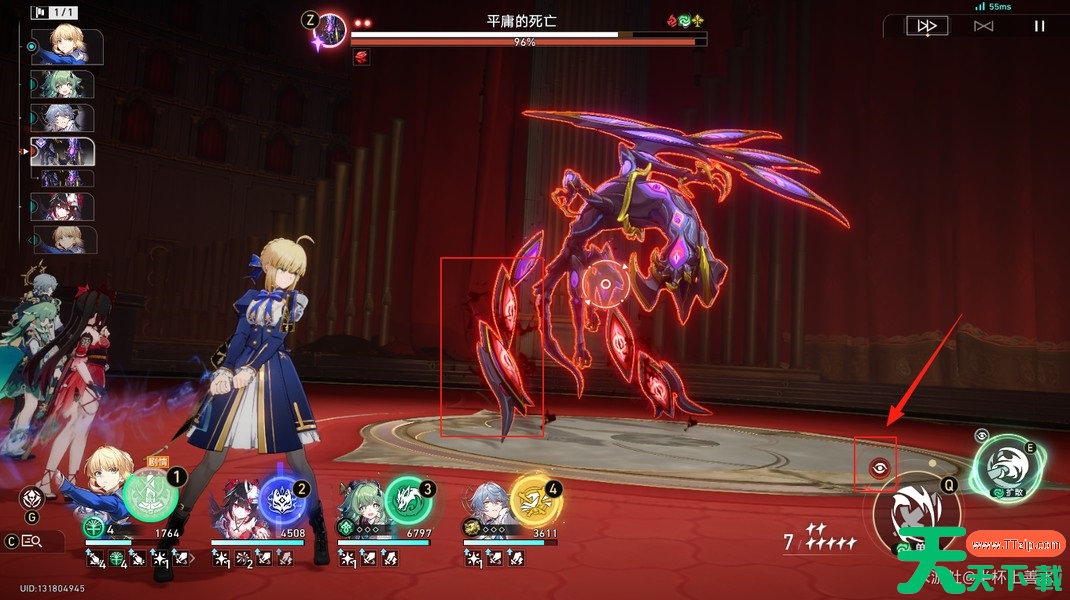Click the round emblem icon above the G key
The image size is (1070, 600).
click(32, 497)
